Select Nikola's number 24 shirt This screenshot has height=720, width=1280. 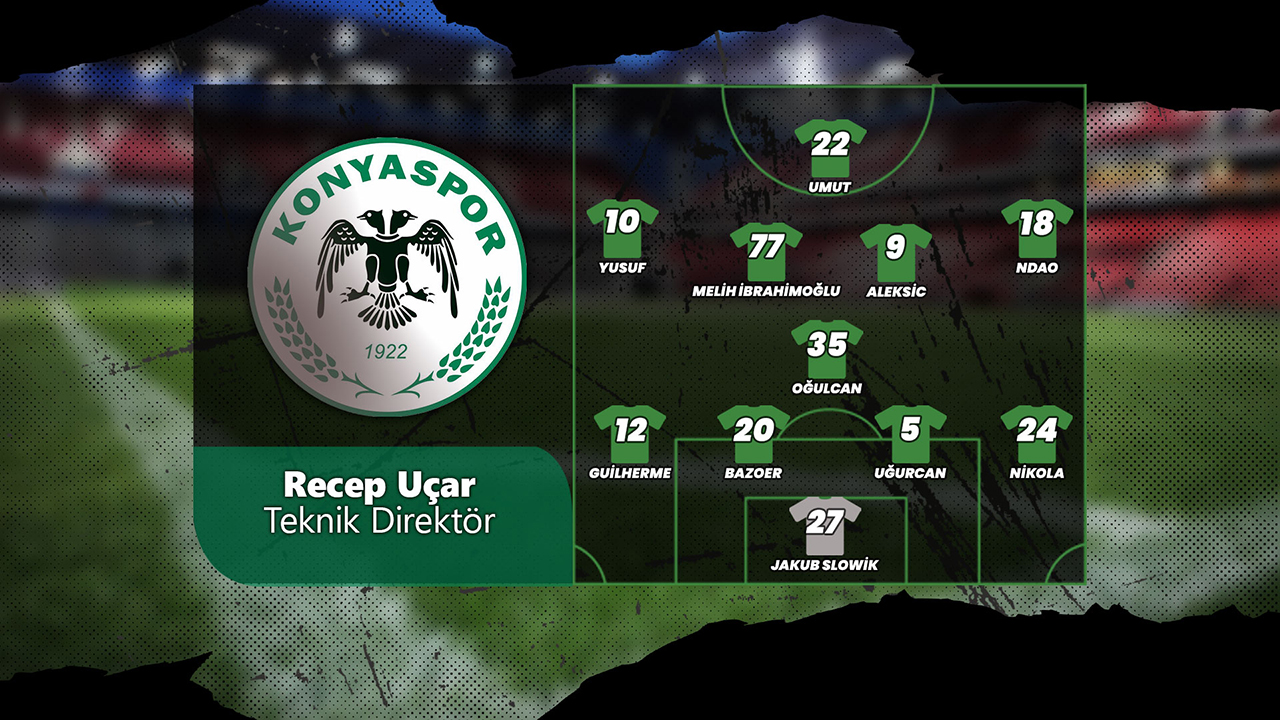1037,433
